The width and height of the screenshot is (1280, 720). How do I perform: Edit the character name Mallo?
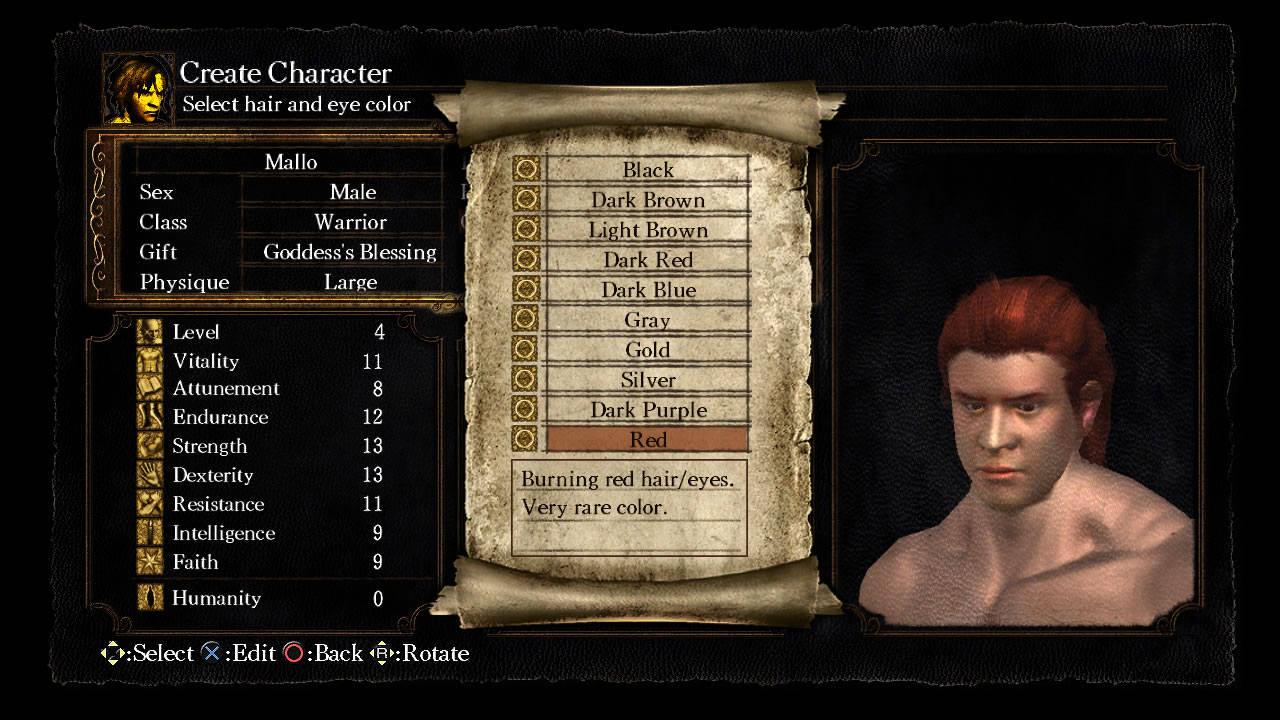pyautogui.click(x=290, y=162)
